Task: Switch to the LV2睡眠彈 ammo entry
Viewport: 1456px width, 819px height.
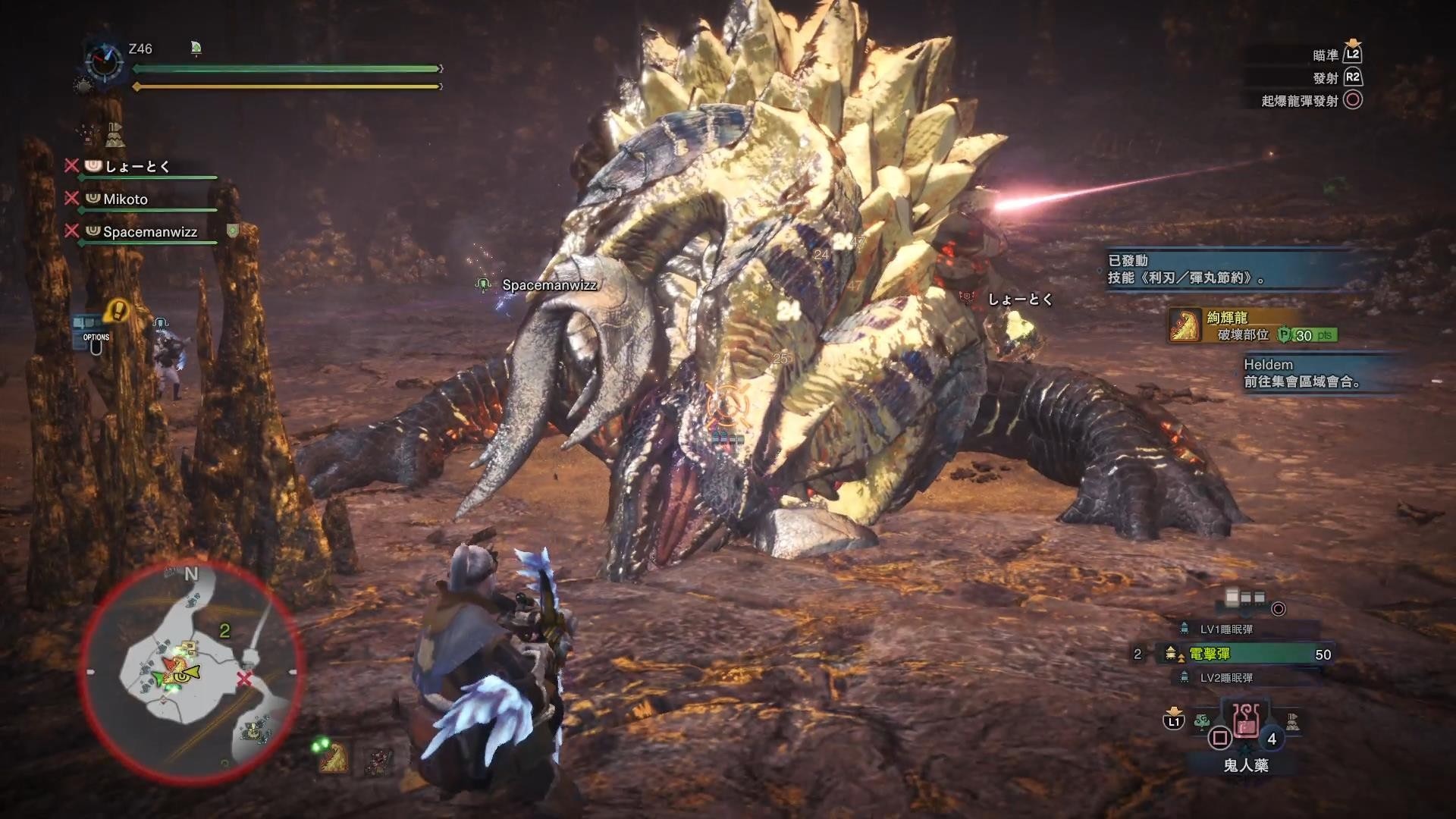Action: pyautogui.click(x=1226, y=677)
